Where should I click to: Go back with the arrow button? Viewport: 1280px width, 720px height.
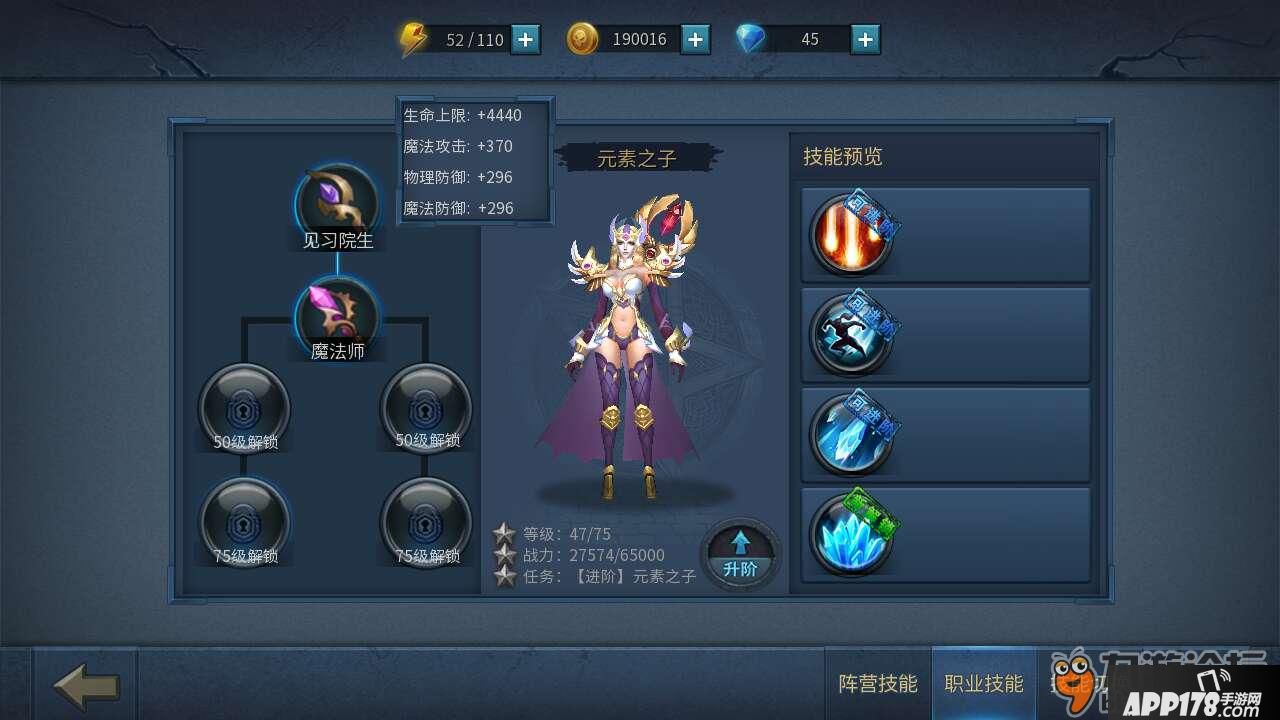tap(86, 686)
